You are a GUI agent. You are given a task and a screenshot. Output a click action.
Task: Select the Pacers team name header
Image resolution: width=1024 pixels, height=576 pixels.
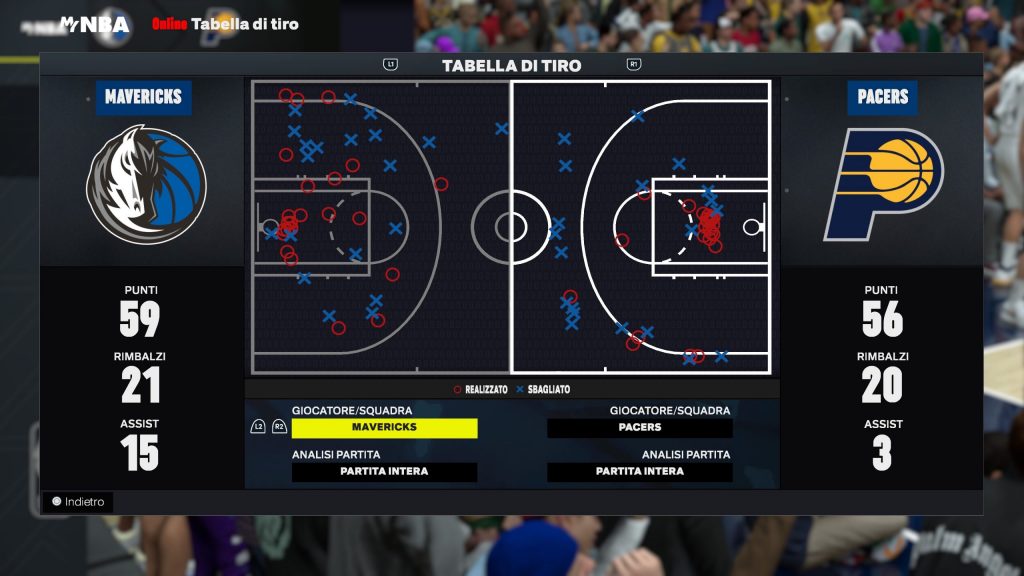(x=883, y=97)
